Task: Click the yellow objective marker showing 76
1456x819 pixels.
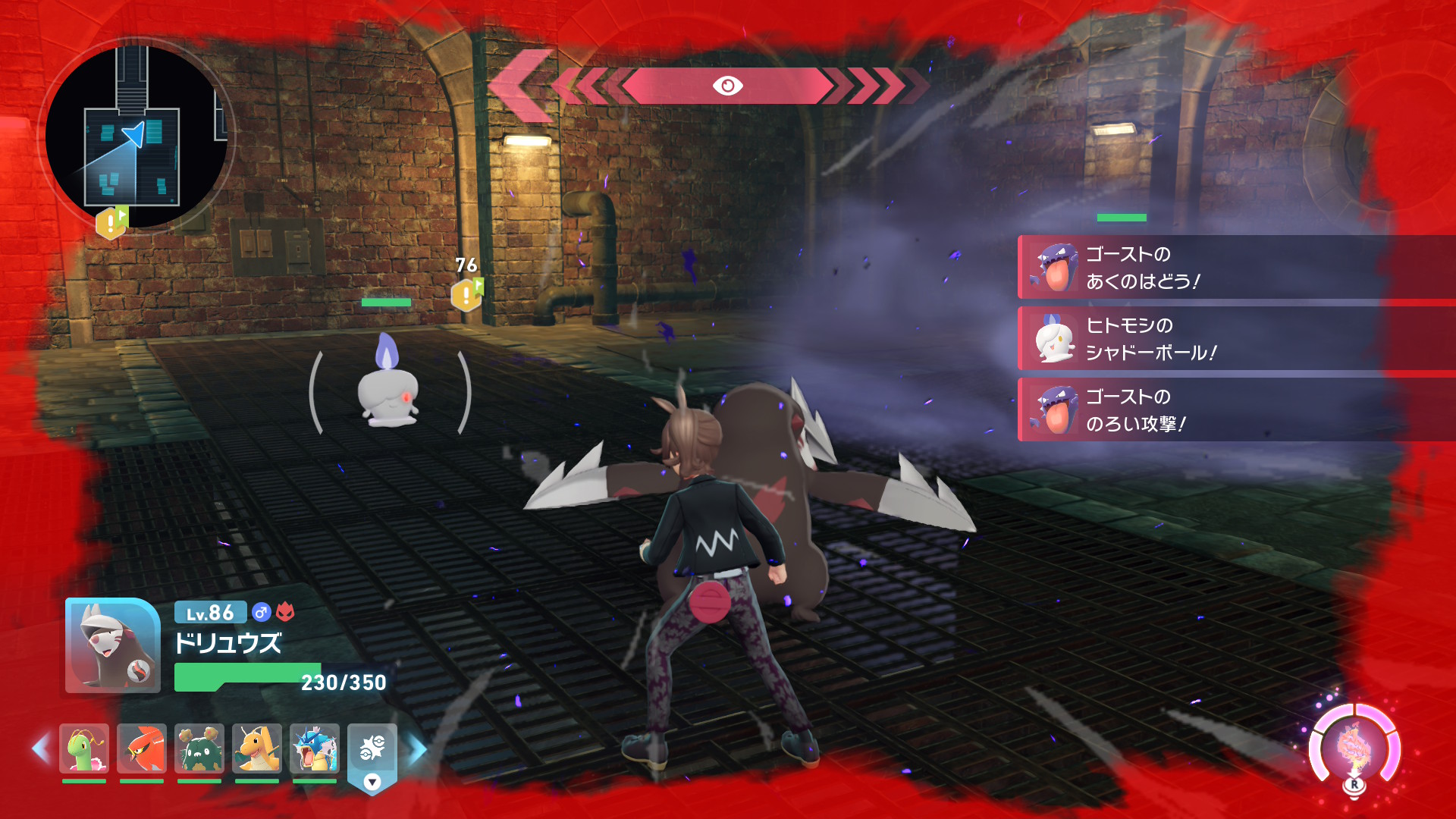Action: 466,294
